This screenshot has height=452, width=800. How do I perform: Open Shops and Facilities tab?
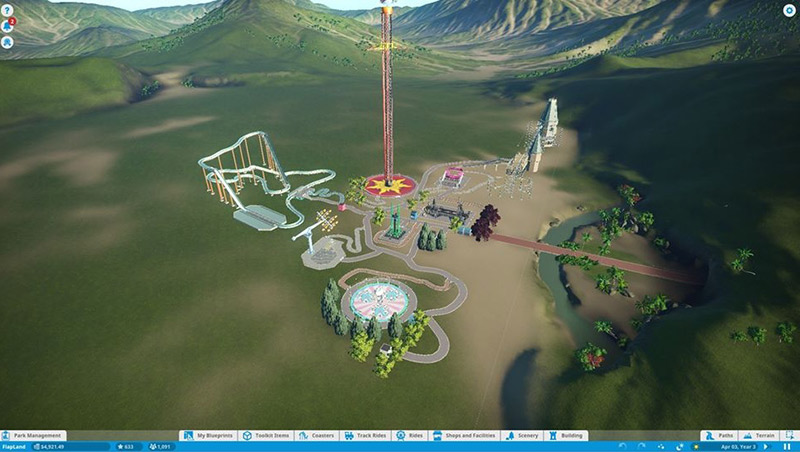pos(465,436)
